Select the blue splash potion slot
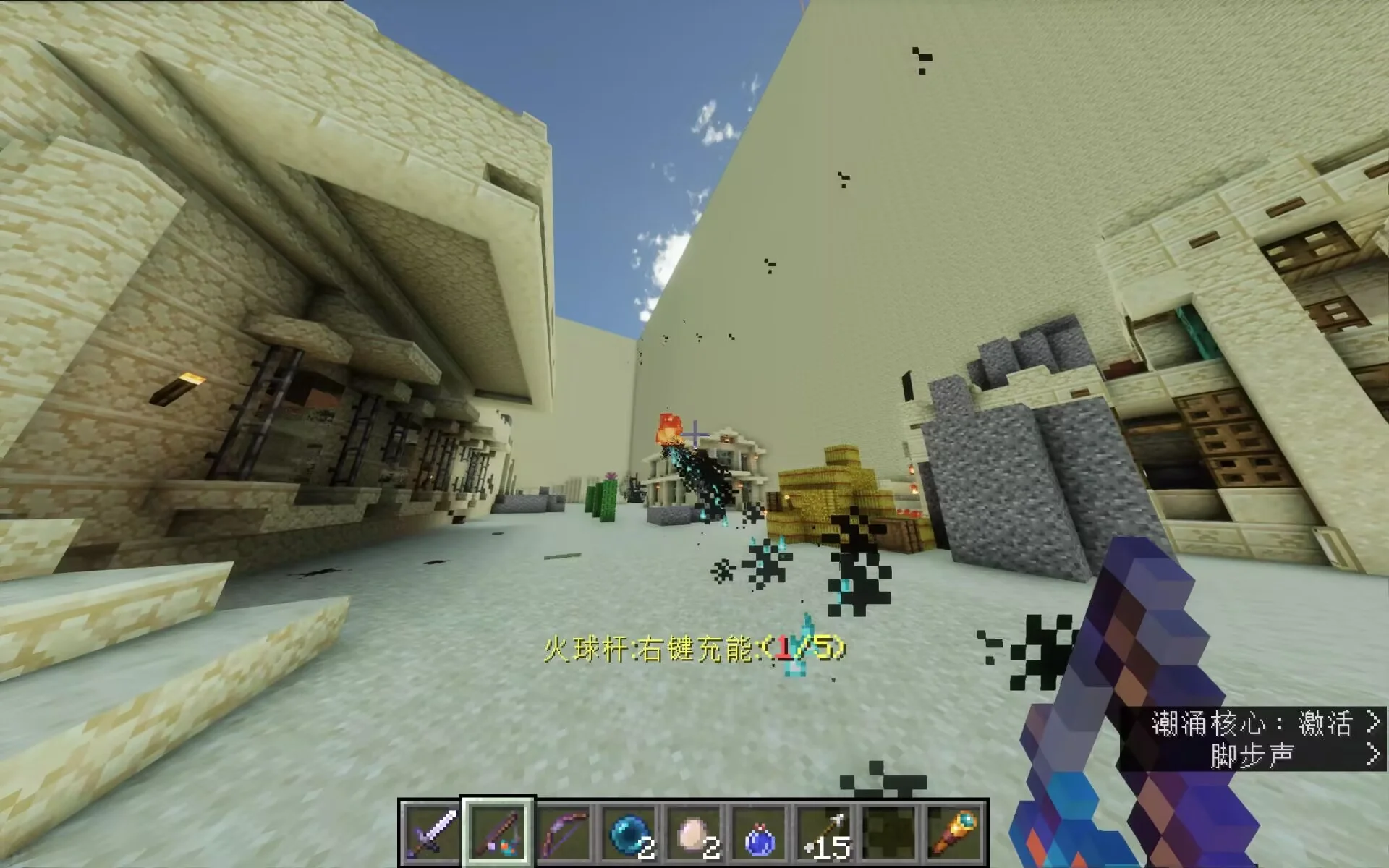This screenshot has width=1389, height=868. [758, 833]
